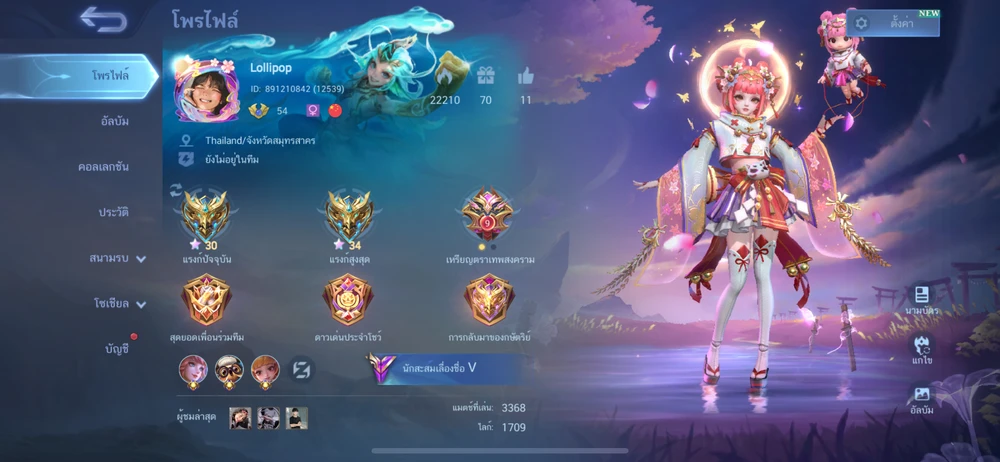Expand the สนามรบ (Battlefield) section
The image size is (1000, 462).
click(117, 258)
